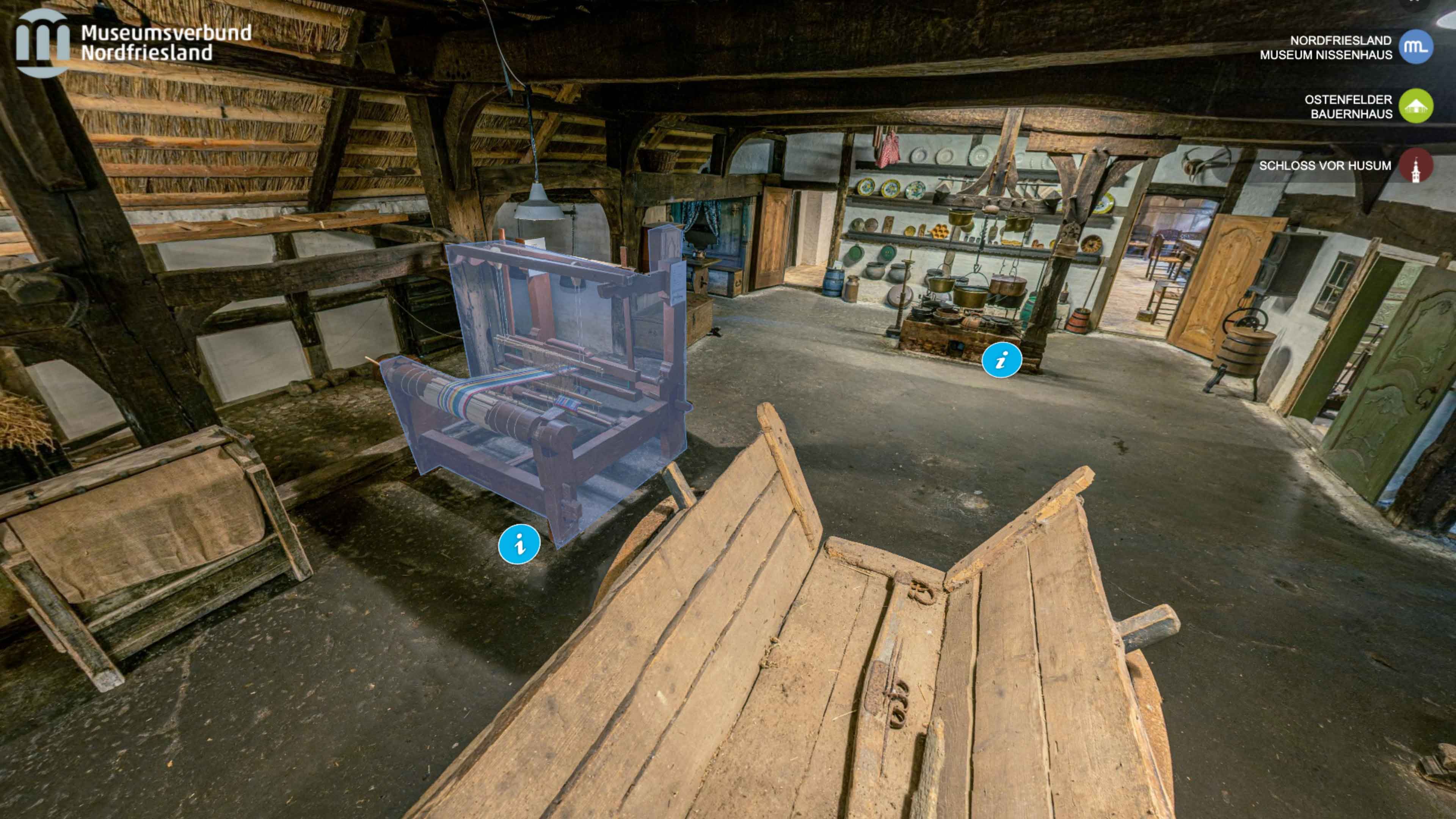The height and width of the screenshot is (819, 1456).
Task: Switch to Schloss vor Husum
Action: 1324,166
